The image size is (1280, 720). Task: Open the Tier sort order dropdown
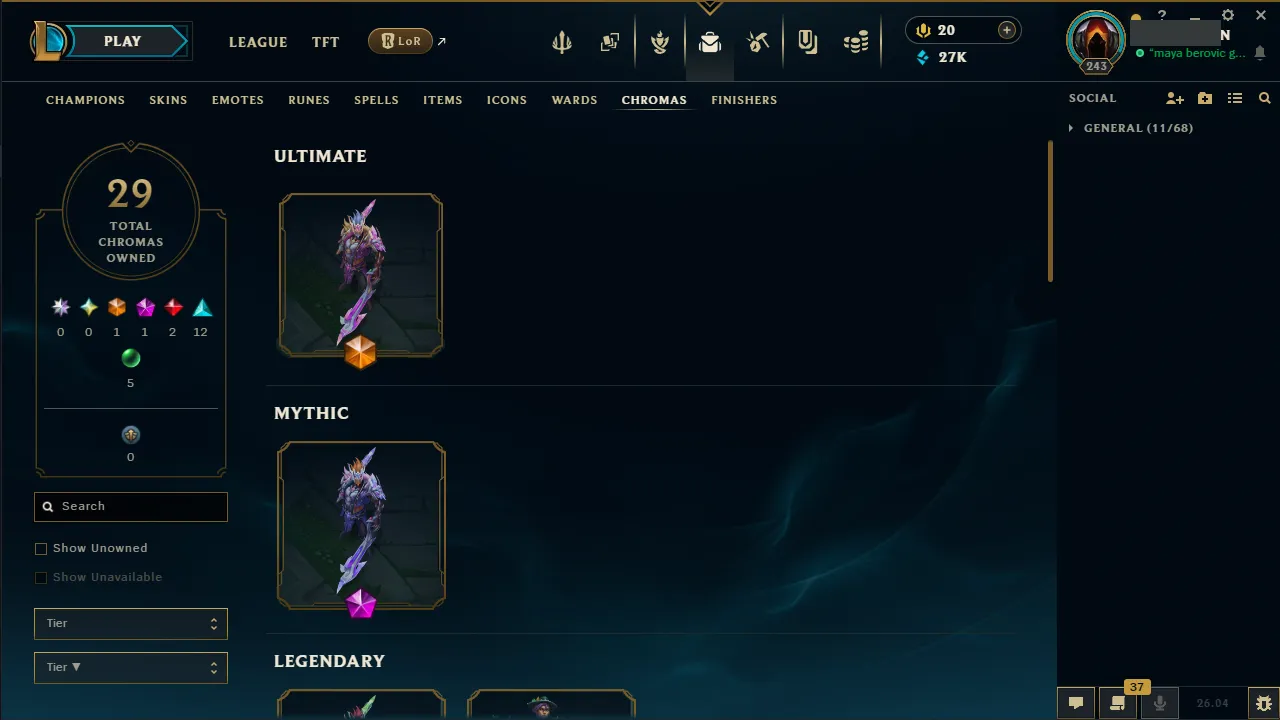[130, 667]
